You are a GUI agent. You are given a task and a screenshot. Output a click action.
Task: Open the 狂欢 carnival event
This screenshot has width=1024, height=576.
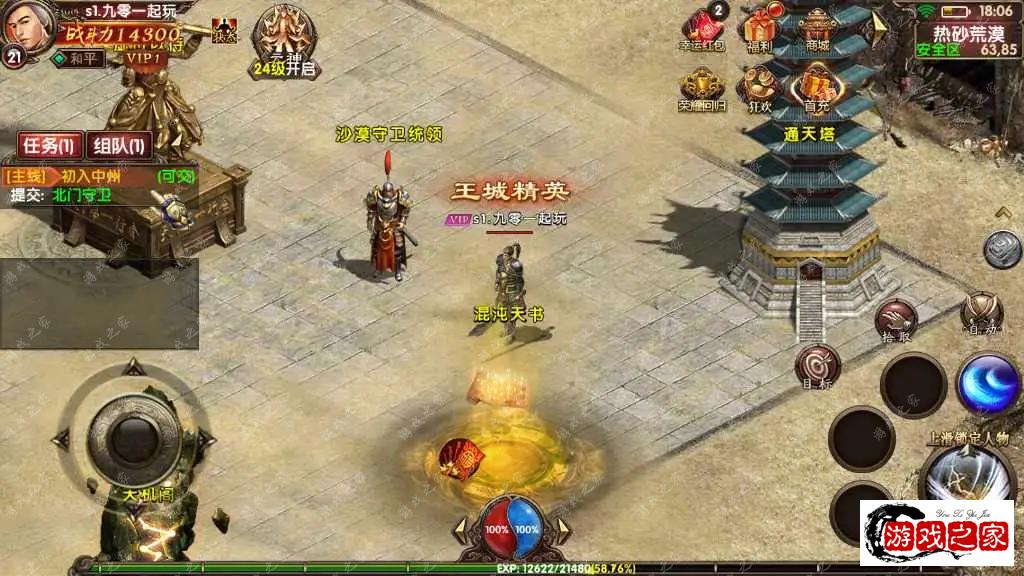click(760, 89)
